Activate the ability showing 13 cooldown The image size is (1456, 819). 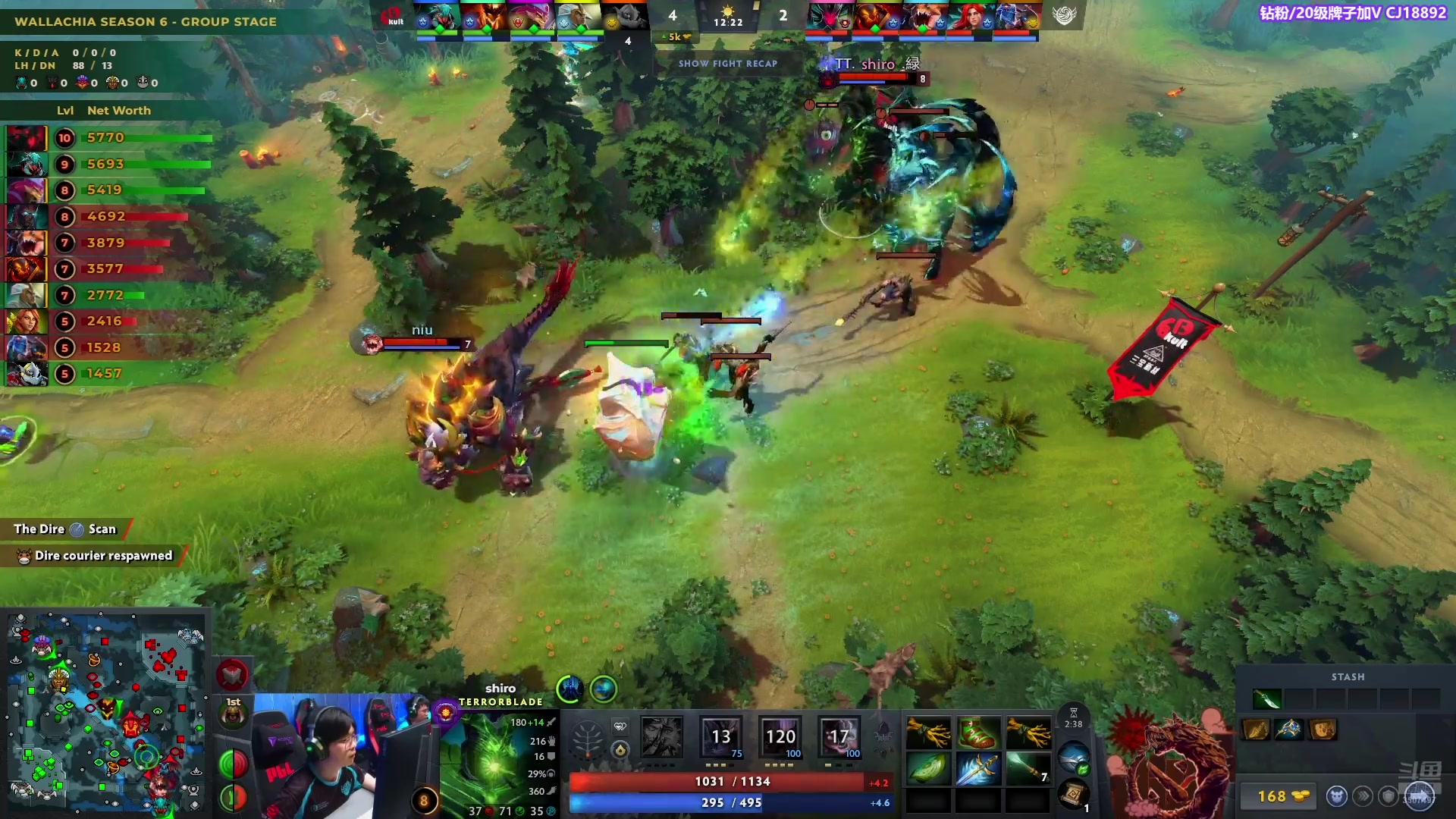(720, 736)
